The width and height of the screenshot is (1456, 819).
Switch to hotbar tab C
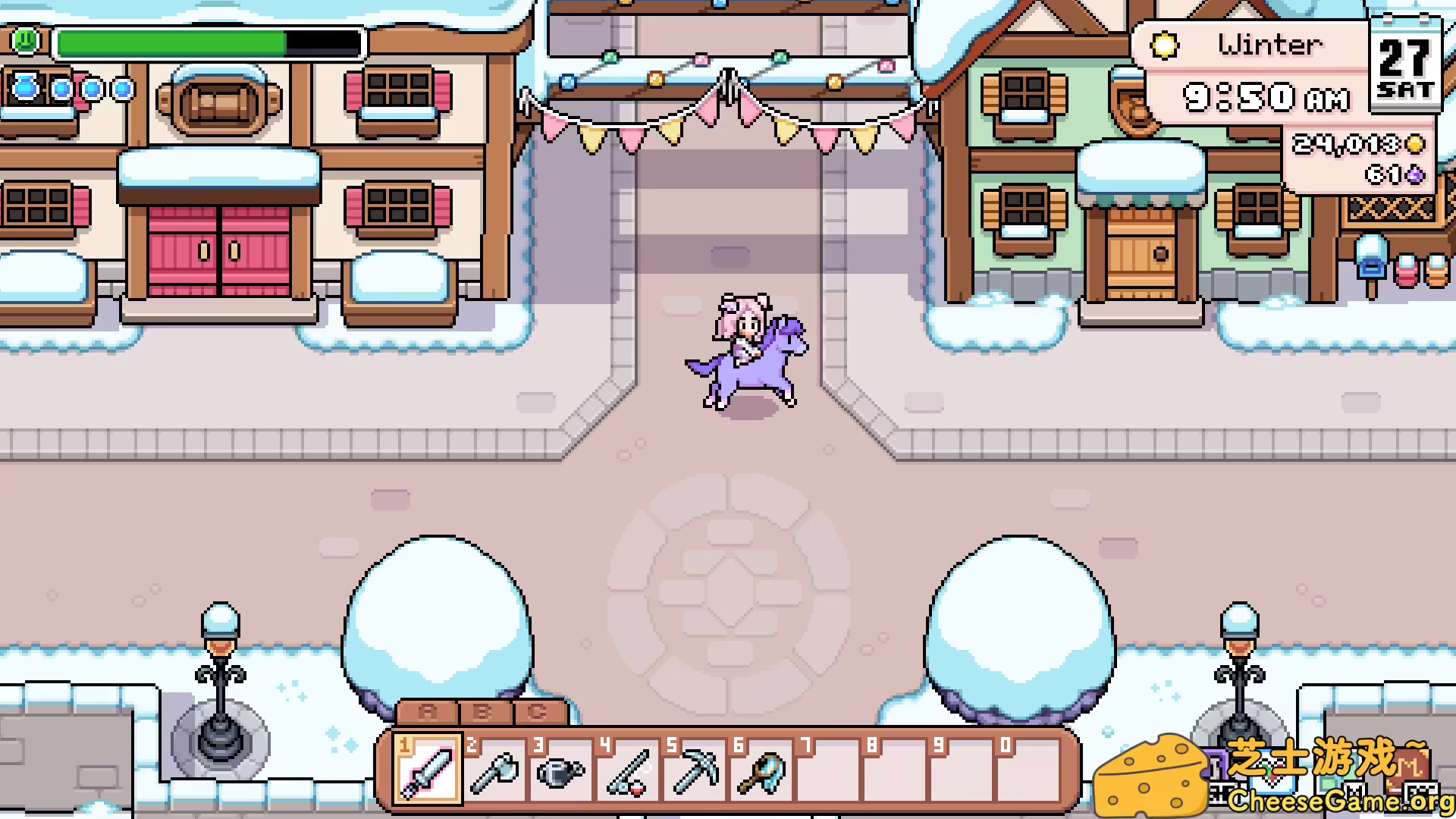(x=538, y=713)
